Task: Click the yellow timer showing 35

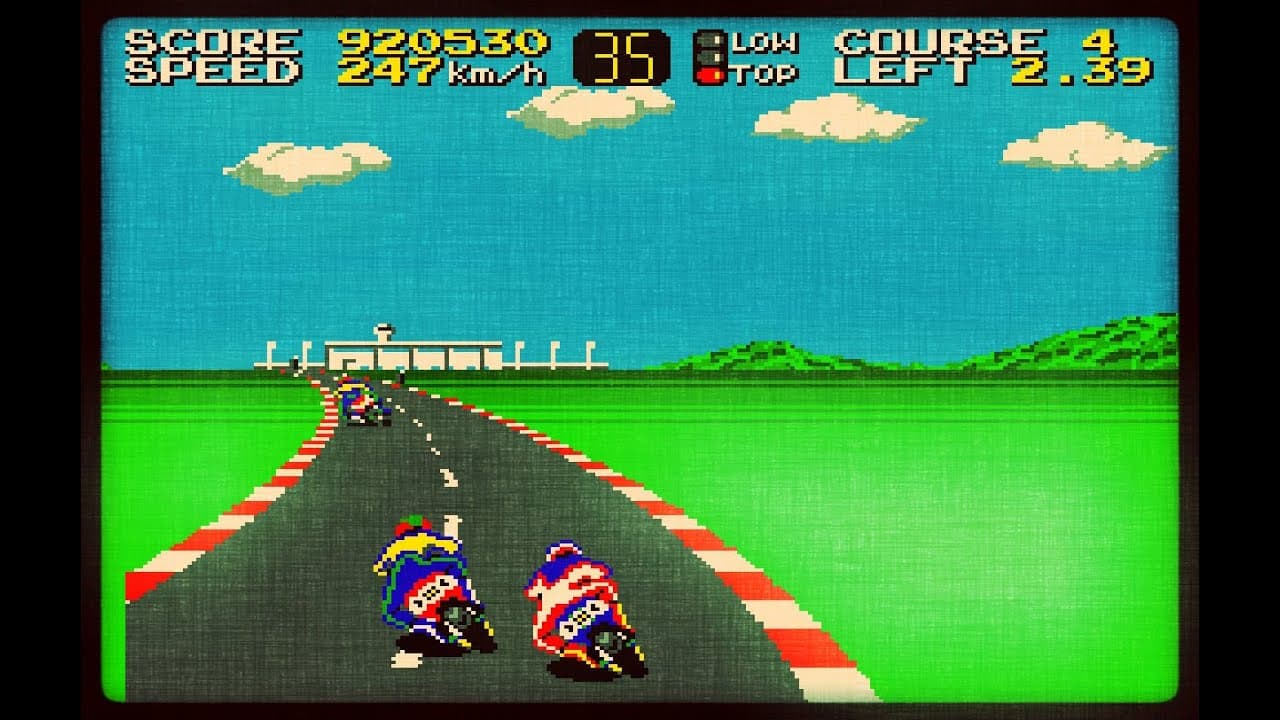Action: point(621,55)
